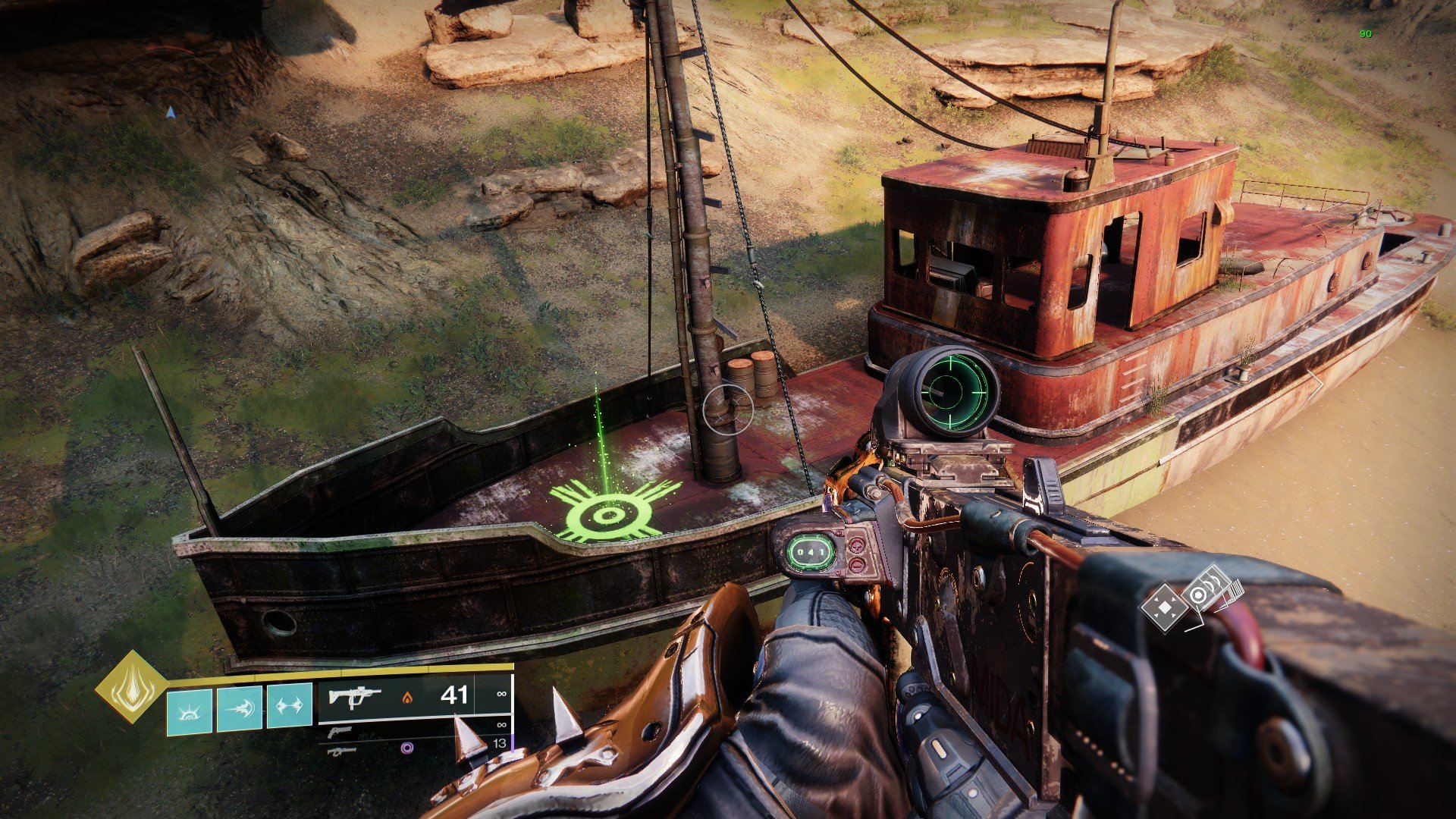
Task: Select the four-arrow diamond buff icon
Action: click(x=1166, y=605)
